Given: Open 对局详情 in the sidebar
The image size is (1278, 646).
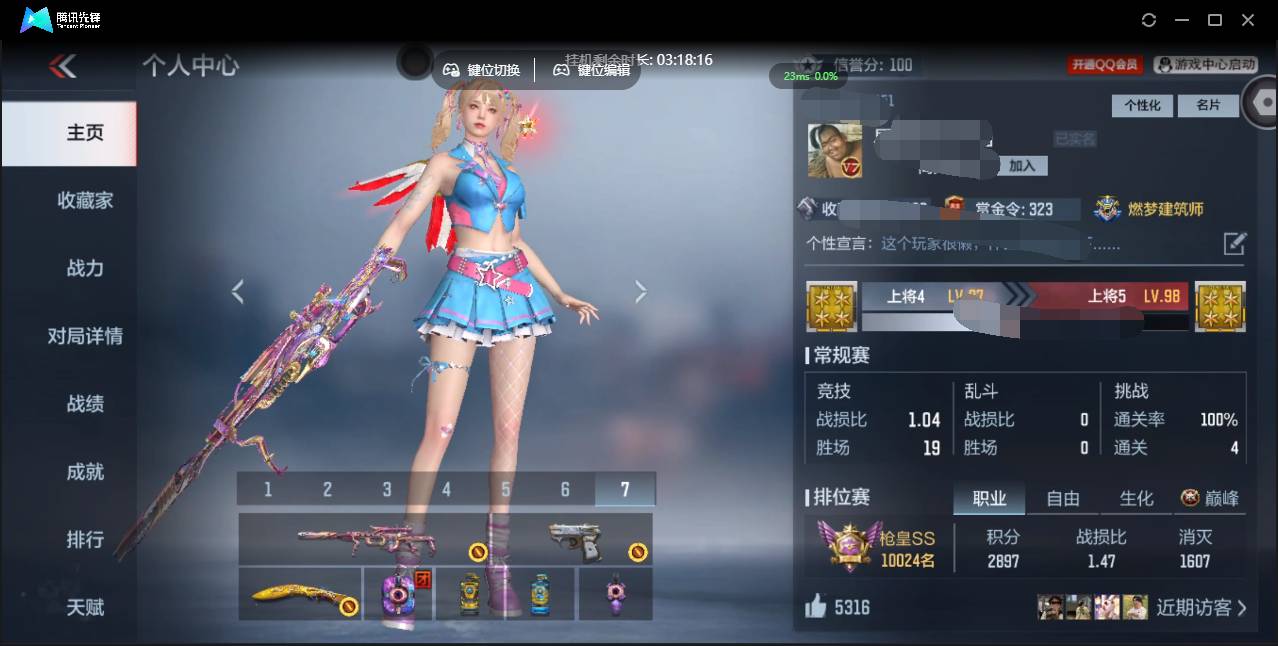Looking at the screenshot, I should tap(85, 336).
